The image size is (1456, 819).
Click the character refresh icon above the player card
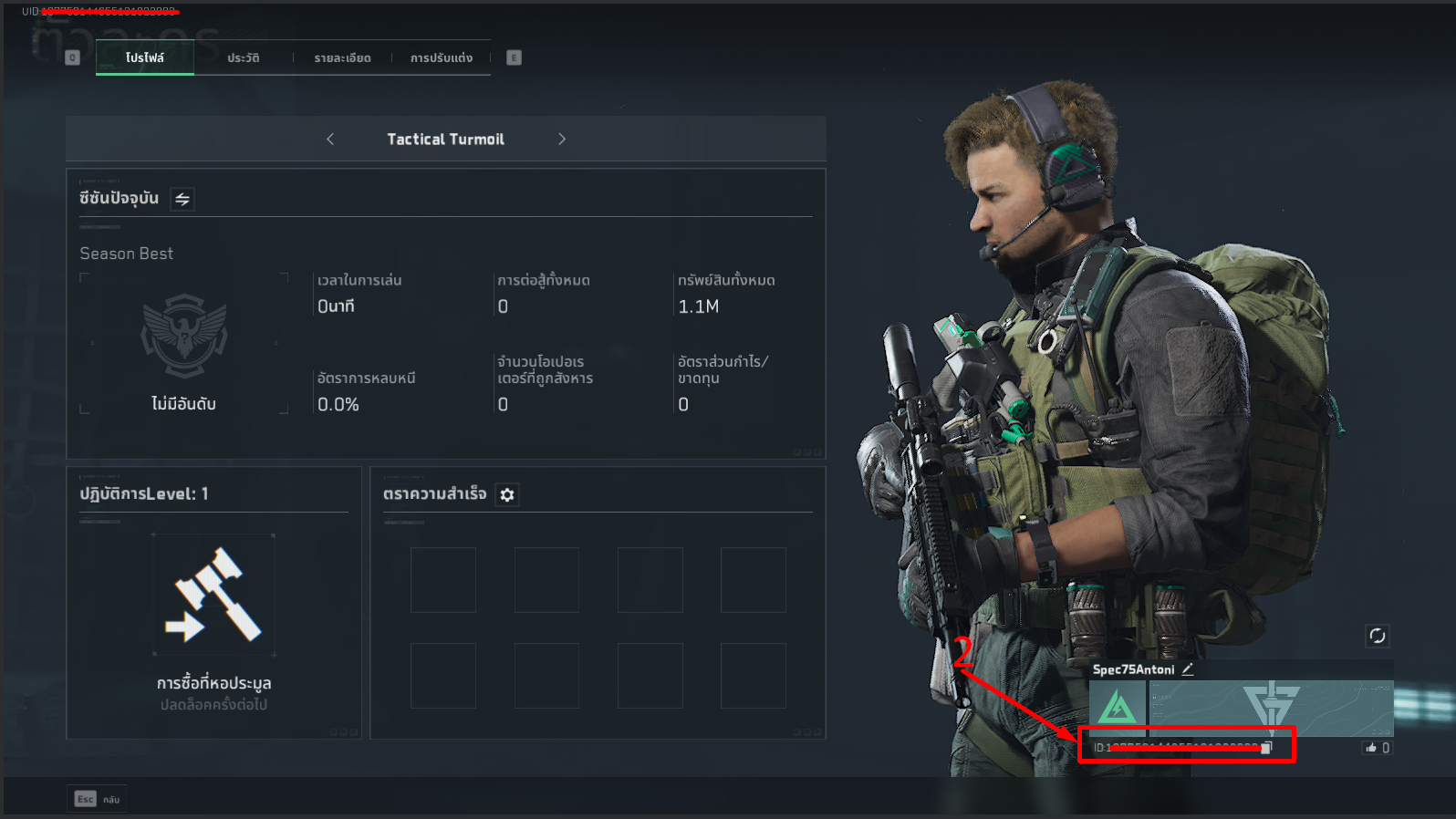1378,636
